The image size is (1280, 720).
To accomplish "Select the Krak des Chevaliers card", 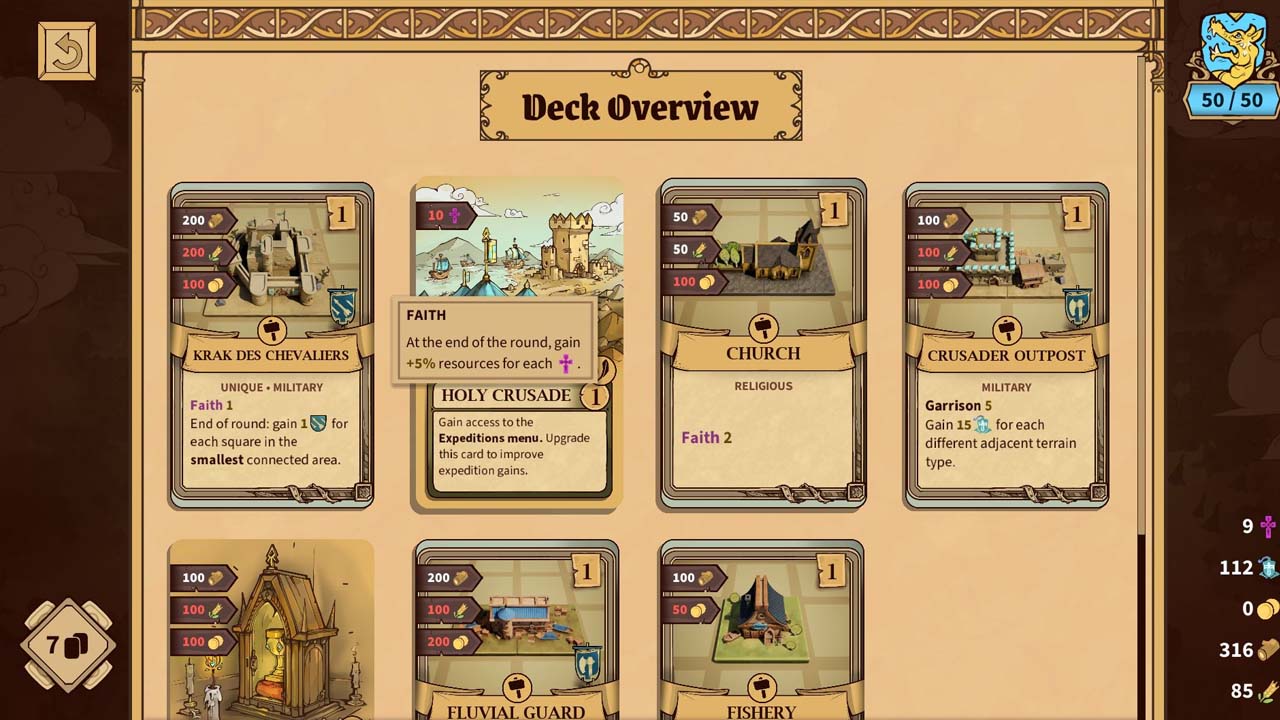I will 271,345.
